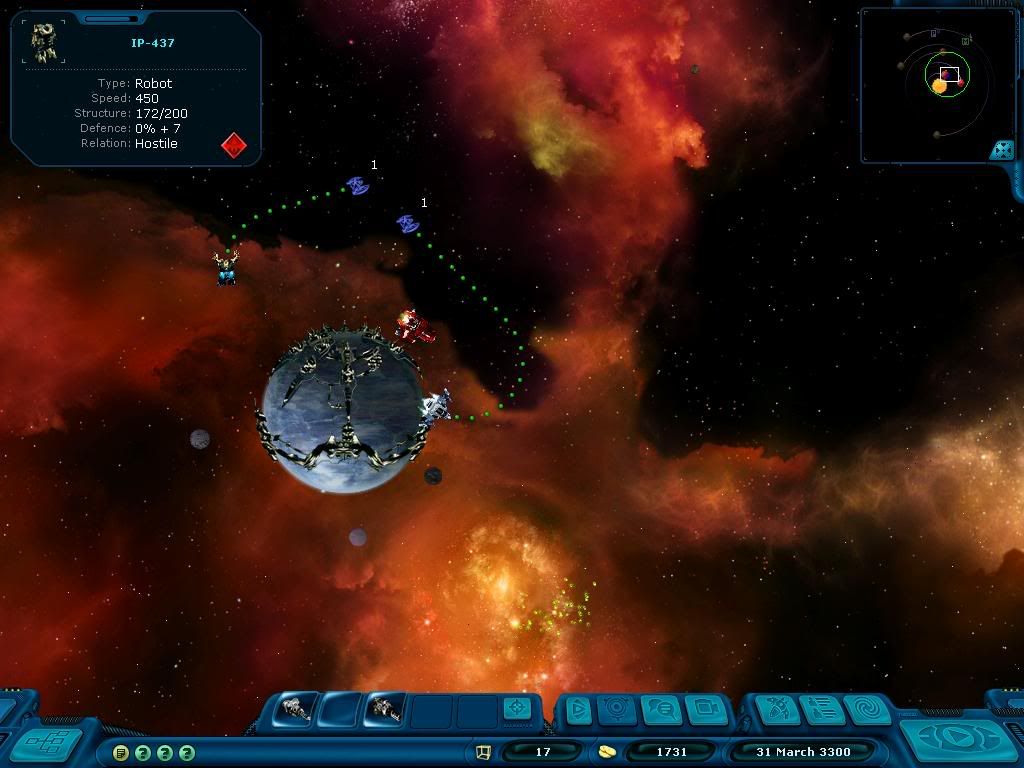Viewport: 1024px width, 768px height.
Task: Open the rocket ship screen
Action: (778, 709)
